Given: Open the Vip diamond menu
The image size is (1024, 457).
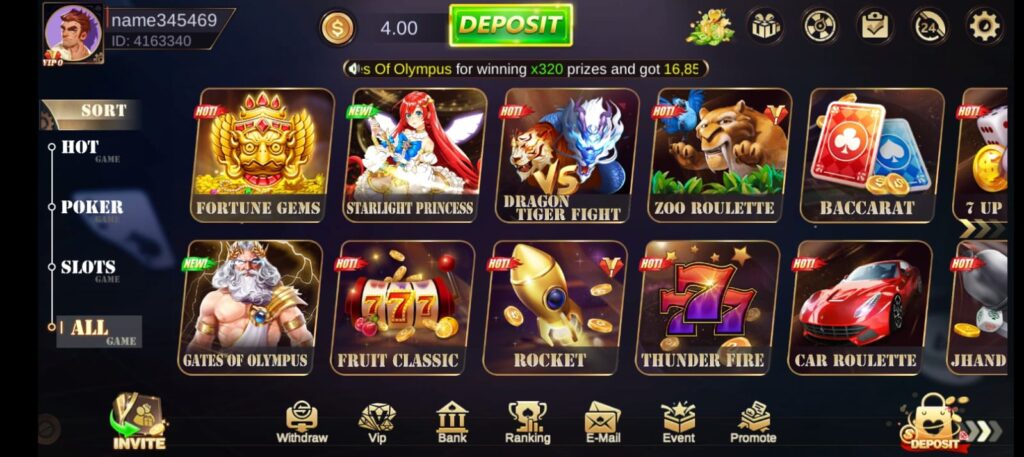Looking at the screenshot, I should 377,423.
